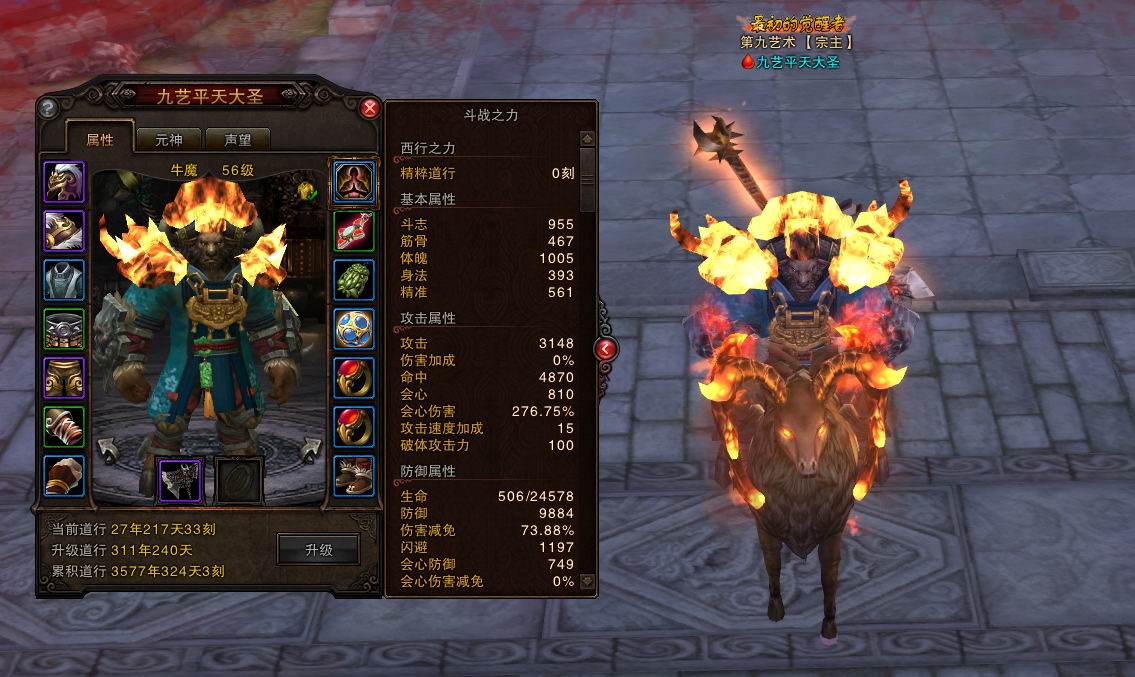Screen dimensions: 1135x677
Task: Close the character panel with the red X
Action: (370, 108)
